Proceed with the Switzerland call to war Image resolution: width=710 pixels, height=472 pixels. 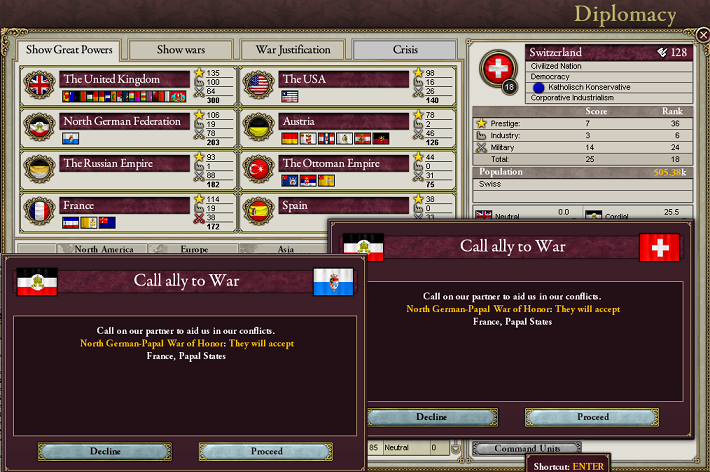pos(592,417)
